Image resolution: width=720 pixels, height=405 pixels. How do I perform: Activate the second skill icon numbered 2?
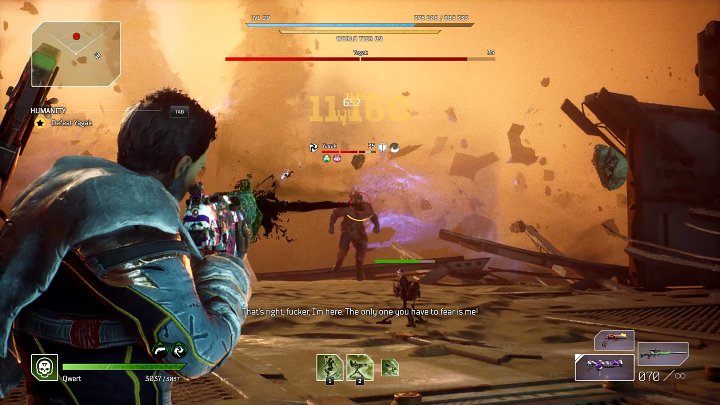[x=360, y=366]
